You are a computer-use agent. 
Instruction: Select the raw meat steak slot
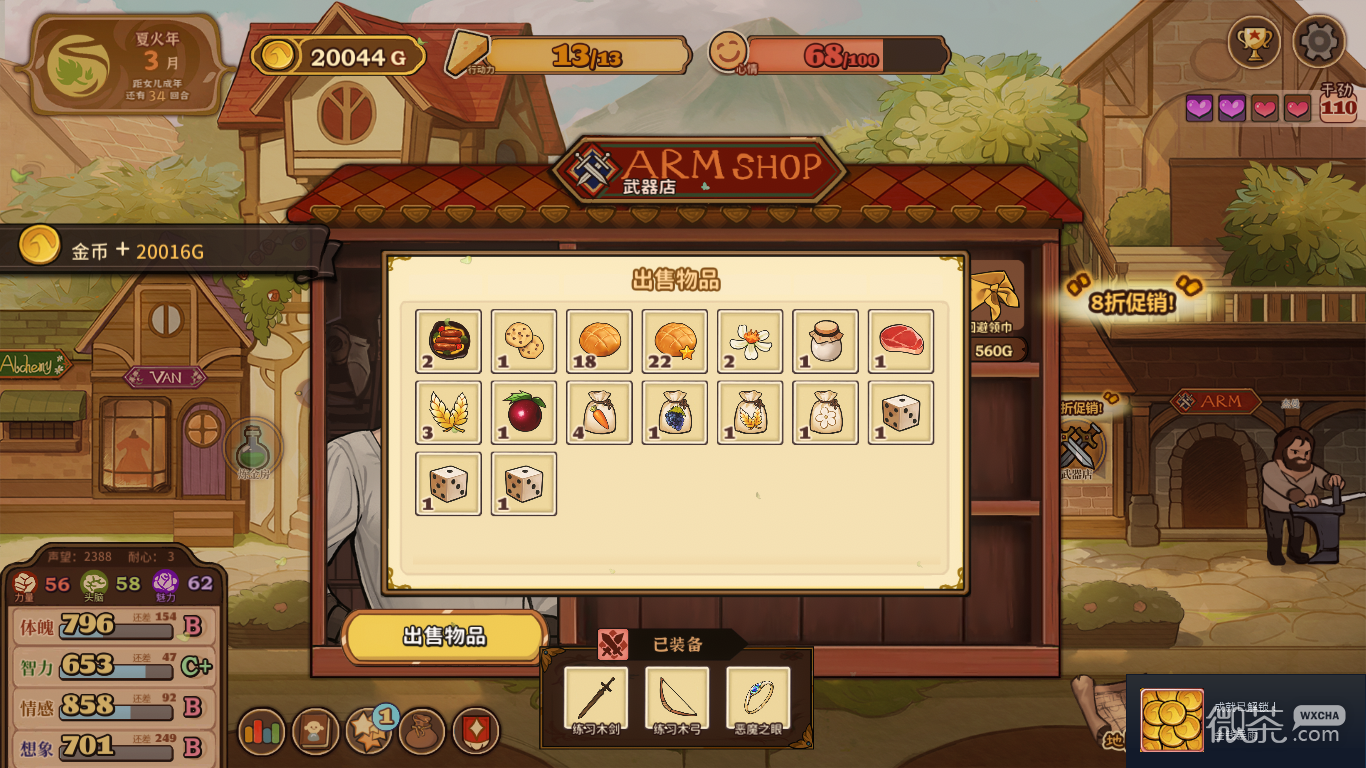coord(901,341)
